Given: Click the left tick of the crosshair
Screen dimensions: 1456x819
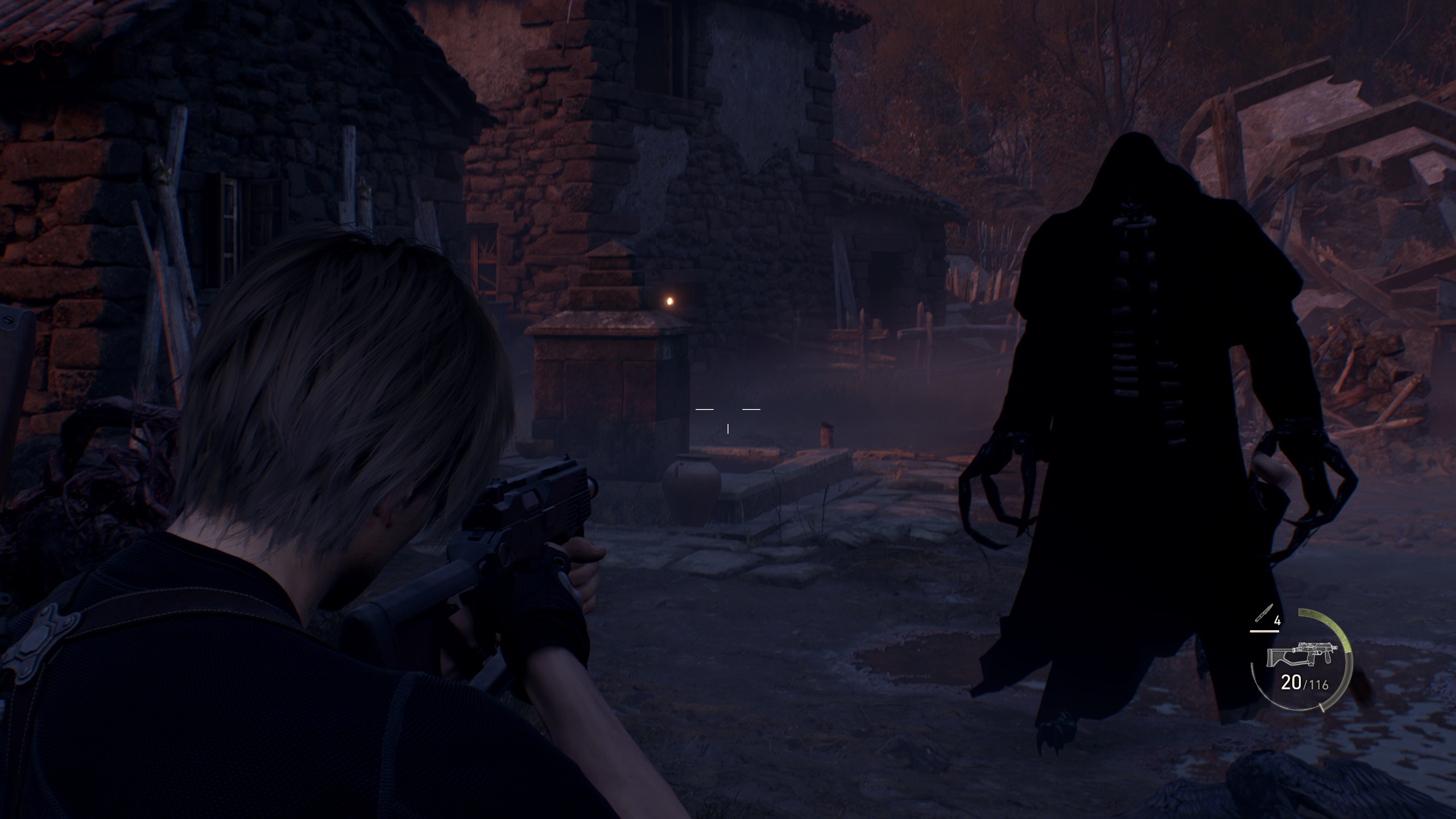Looking at the screenshot, I should click(705, 408).
